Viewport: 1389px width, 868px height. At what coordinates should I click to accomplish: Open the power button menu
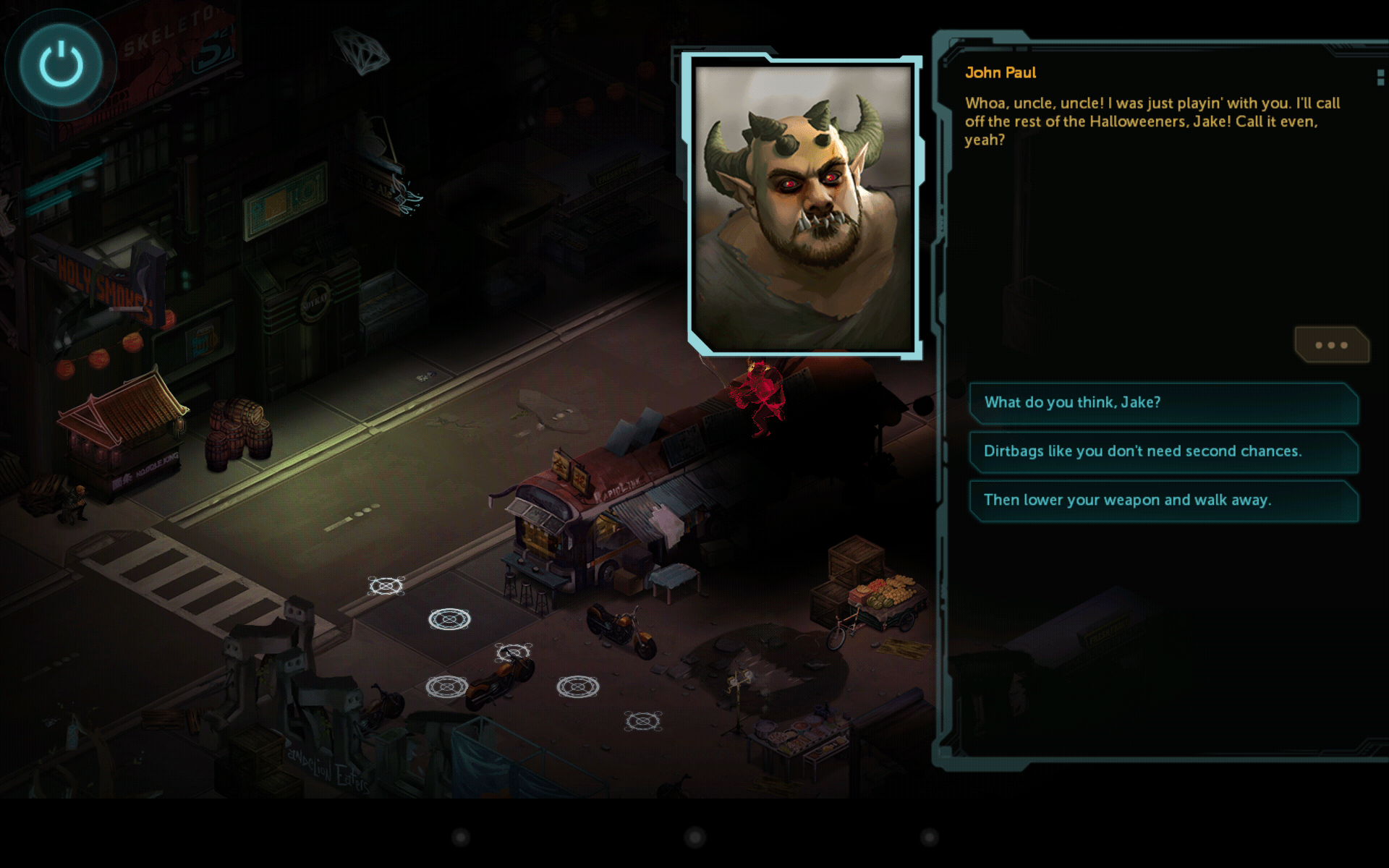(x=61, y=65)
